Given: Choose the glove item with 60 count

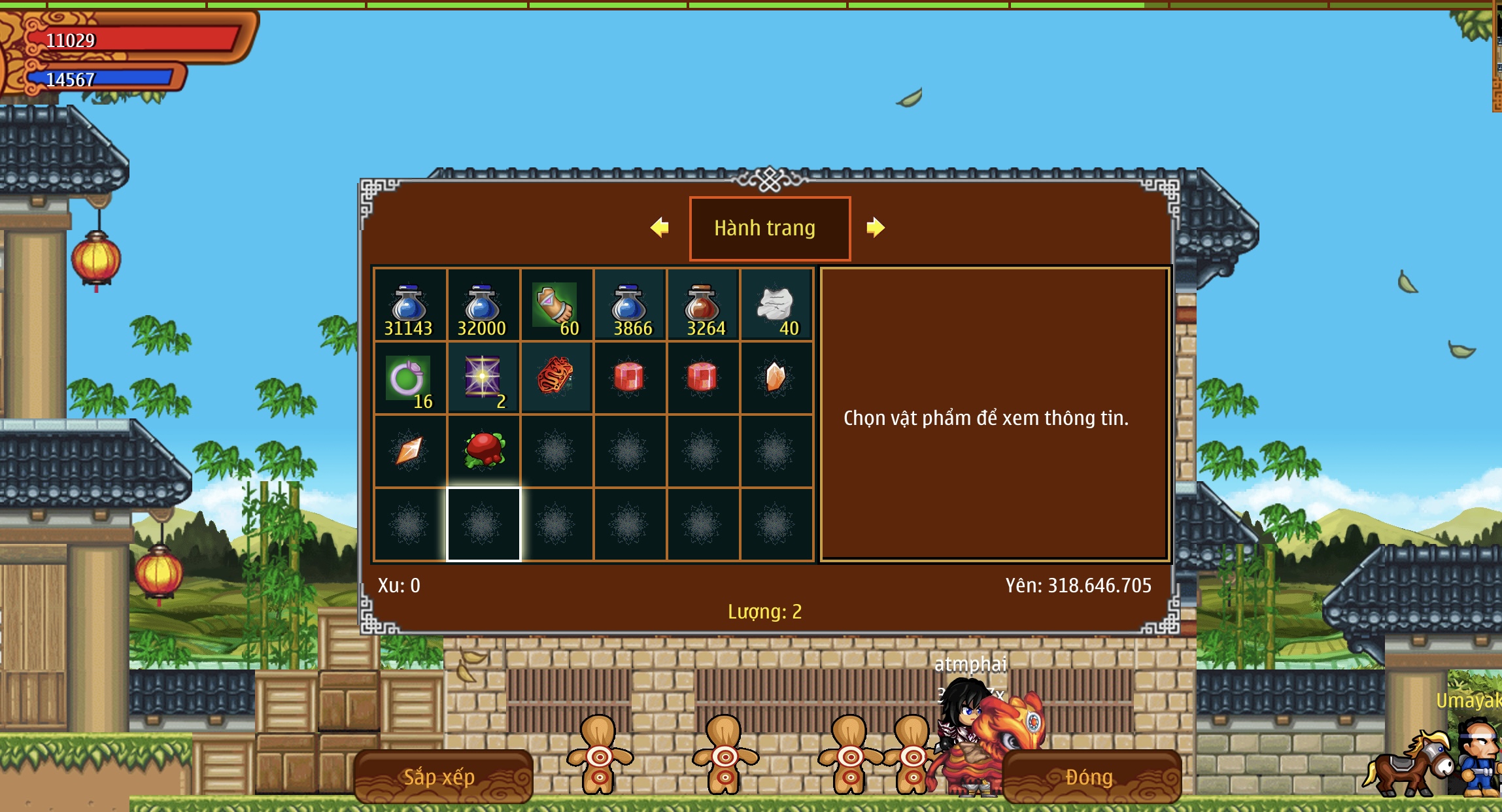Looking at the screenshot, I should pos(556,305).
